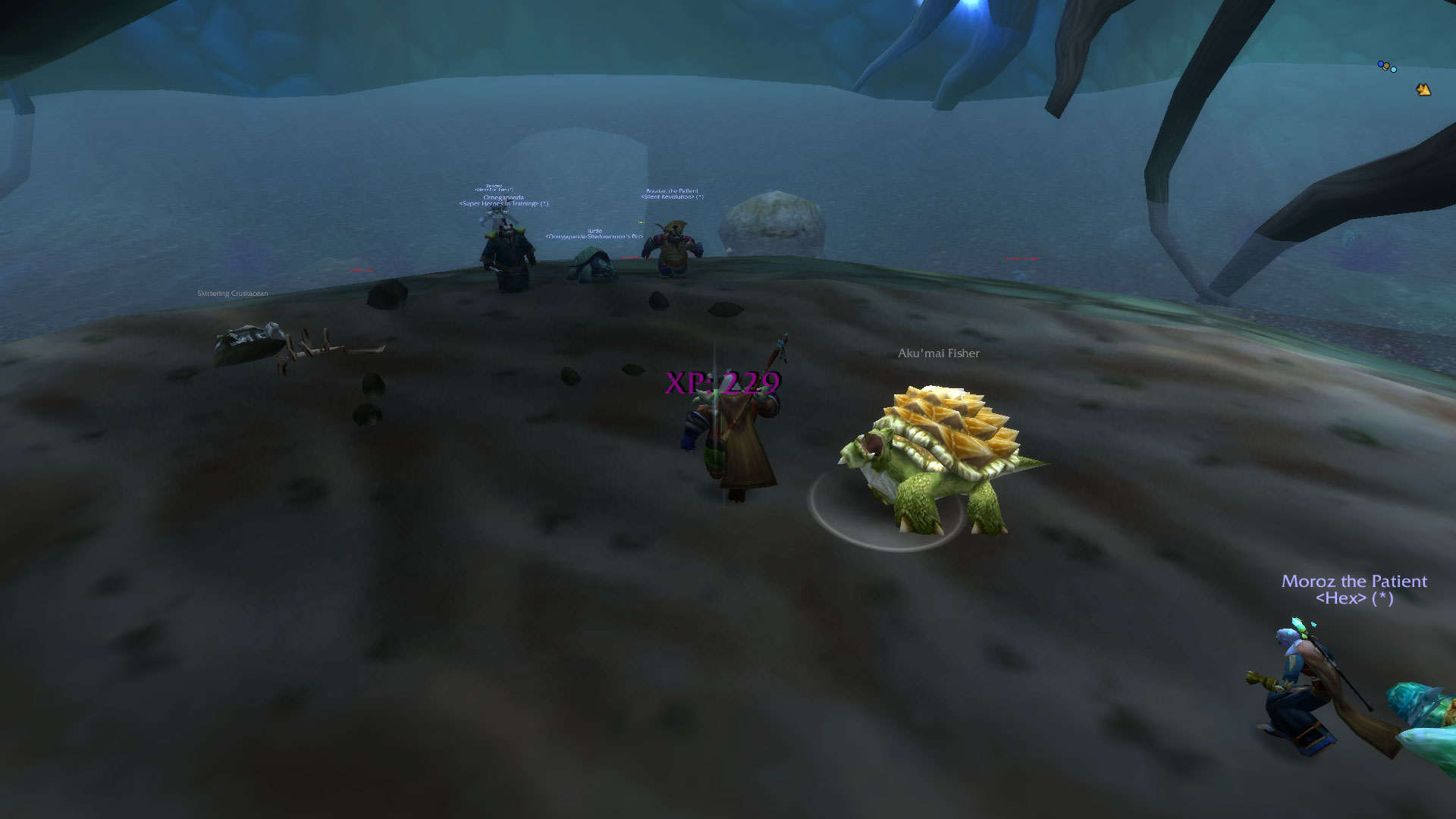Click the gold arrow minimap marker
The image size is (1456, 819).
1423,90
